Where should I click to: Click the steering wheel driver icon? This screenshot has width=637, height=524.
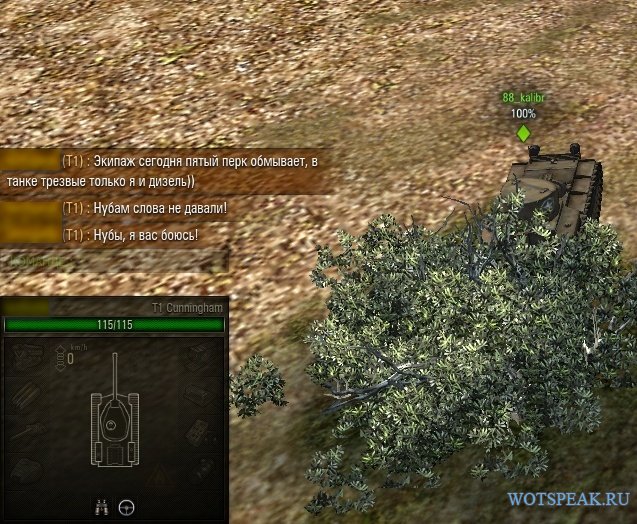pos(127,506)
